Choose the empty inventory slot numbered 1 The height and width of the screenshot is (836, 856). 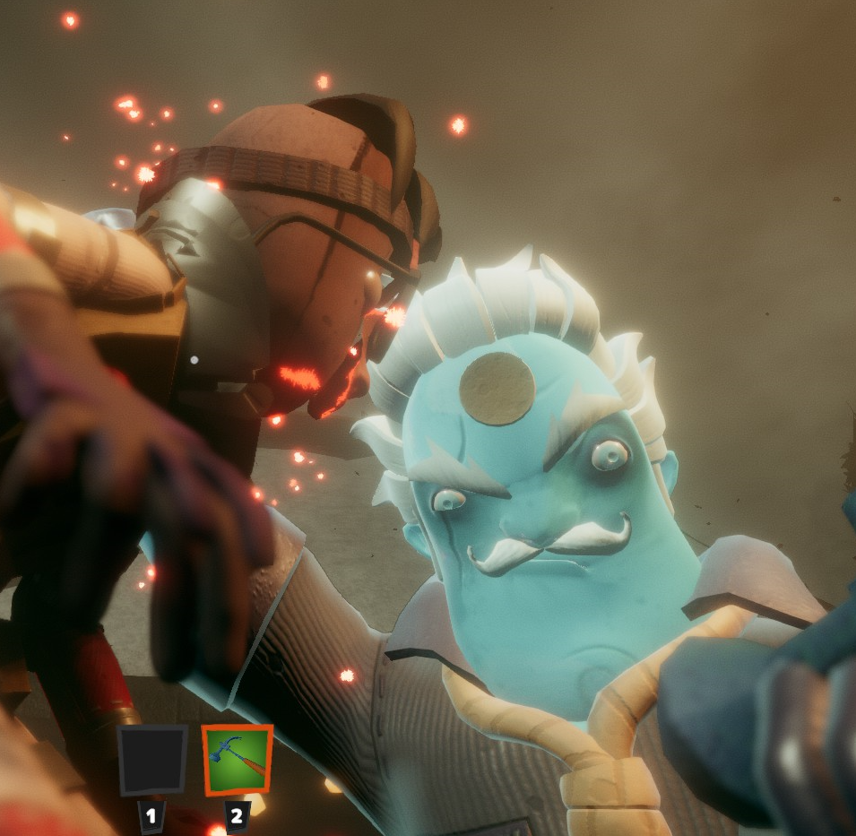point(152,760)
